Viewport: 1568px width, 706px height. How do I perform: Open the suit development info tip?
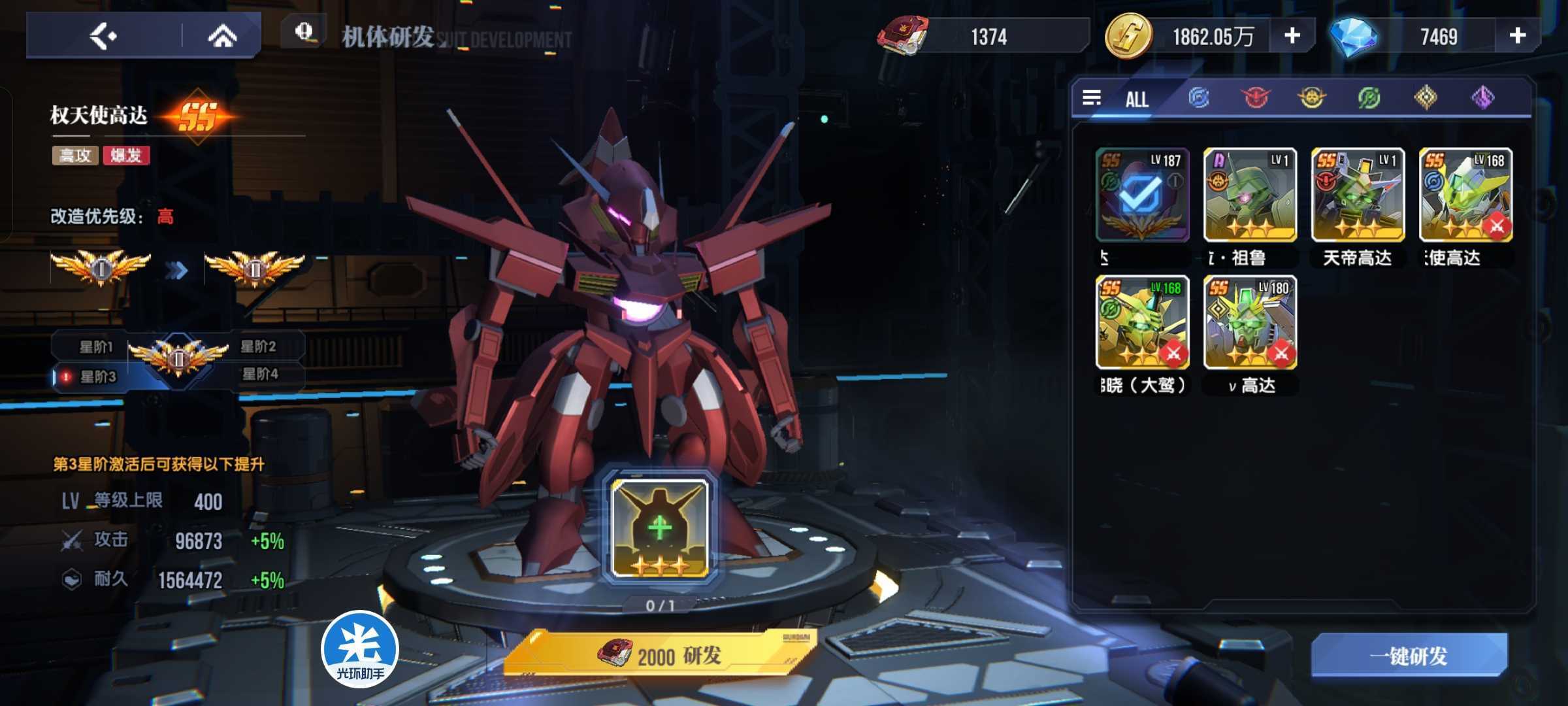pos(304,31)
